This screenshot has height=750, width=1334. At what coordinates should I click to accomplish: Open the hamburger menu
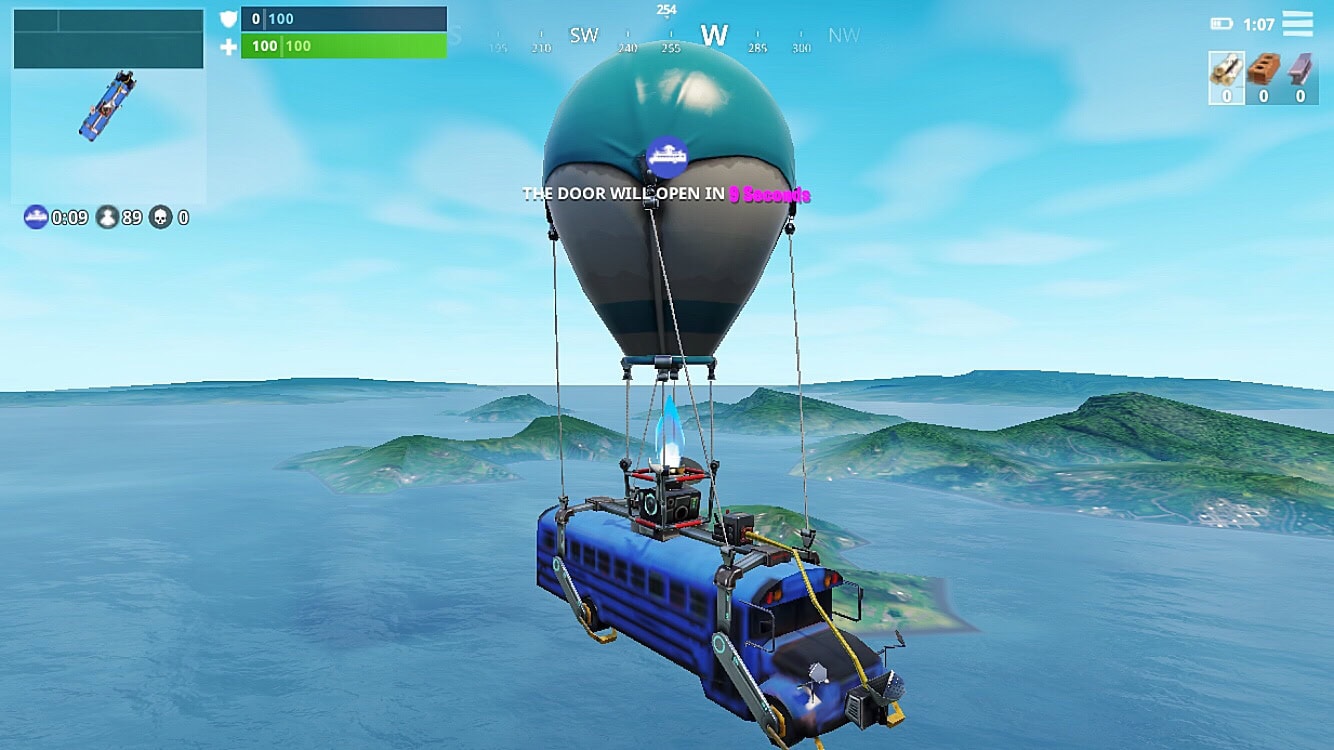coord(1299,25)
